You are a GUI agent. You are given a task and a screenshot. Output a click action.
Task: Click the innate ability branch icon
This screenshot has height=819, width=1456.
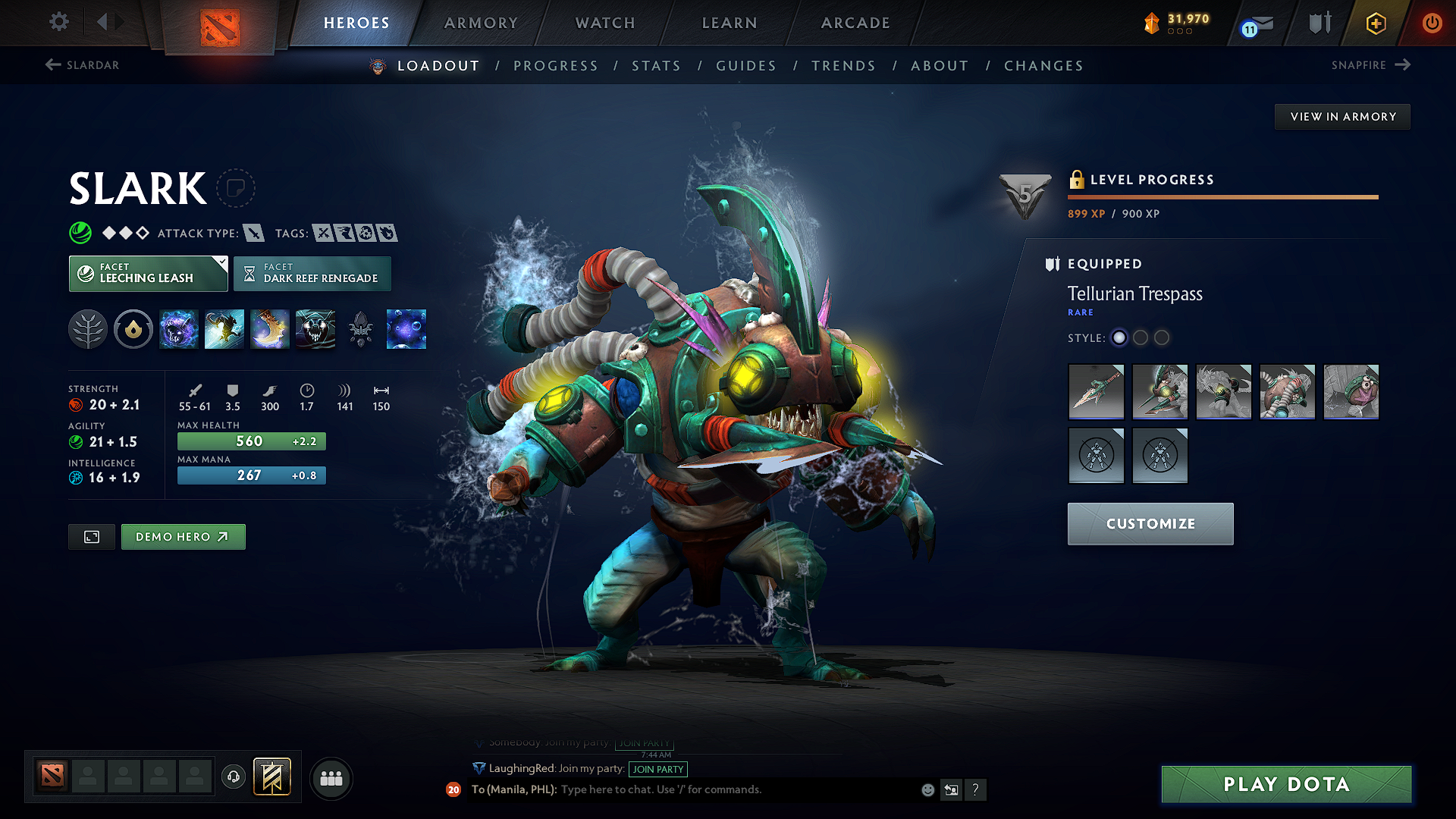click(88, 328)
